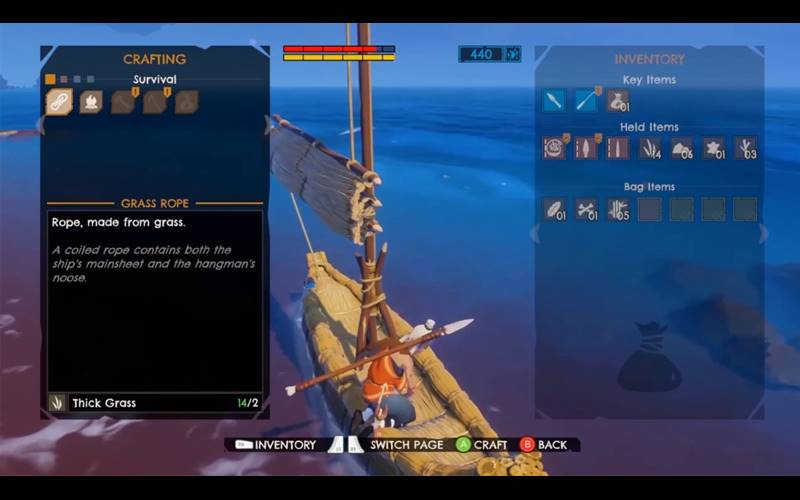Image resolution: width=800 pixels, height=500 pixels.
Task: Choose the campfire crafting recipe
Action: click(x=91, y=101)
